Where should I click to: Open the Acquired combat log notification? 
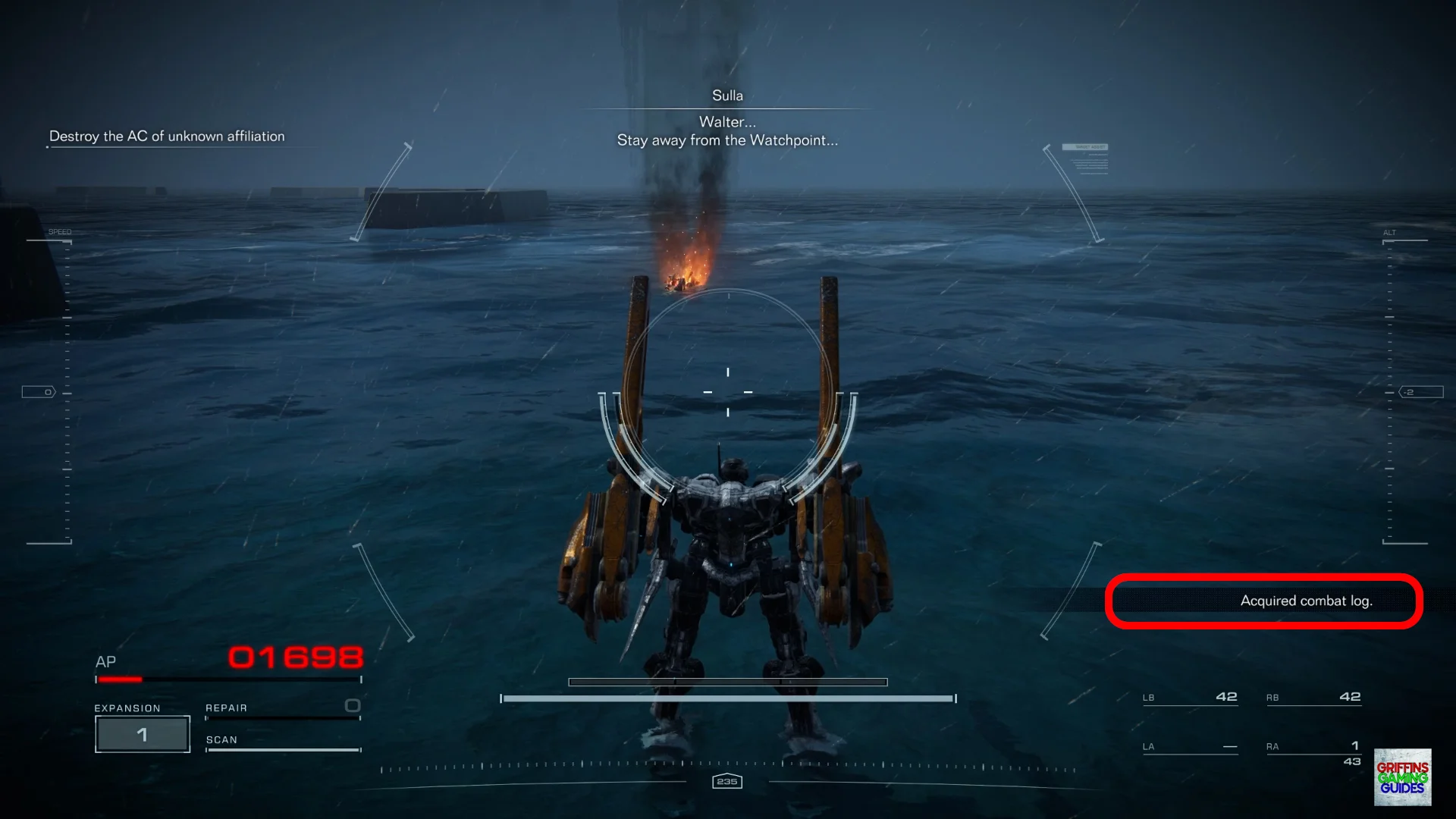click(x=1305, y=601)
